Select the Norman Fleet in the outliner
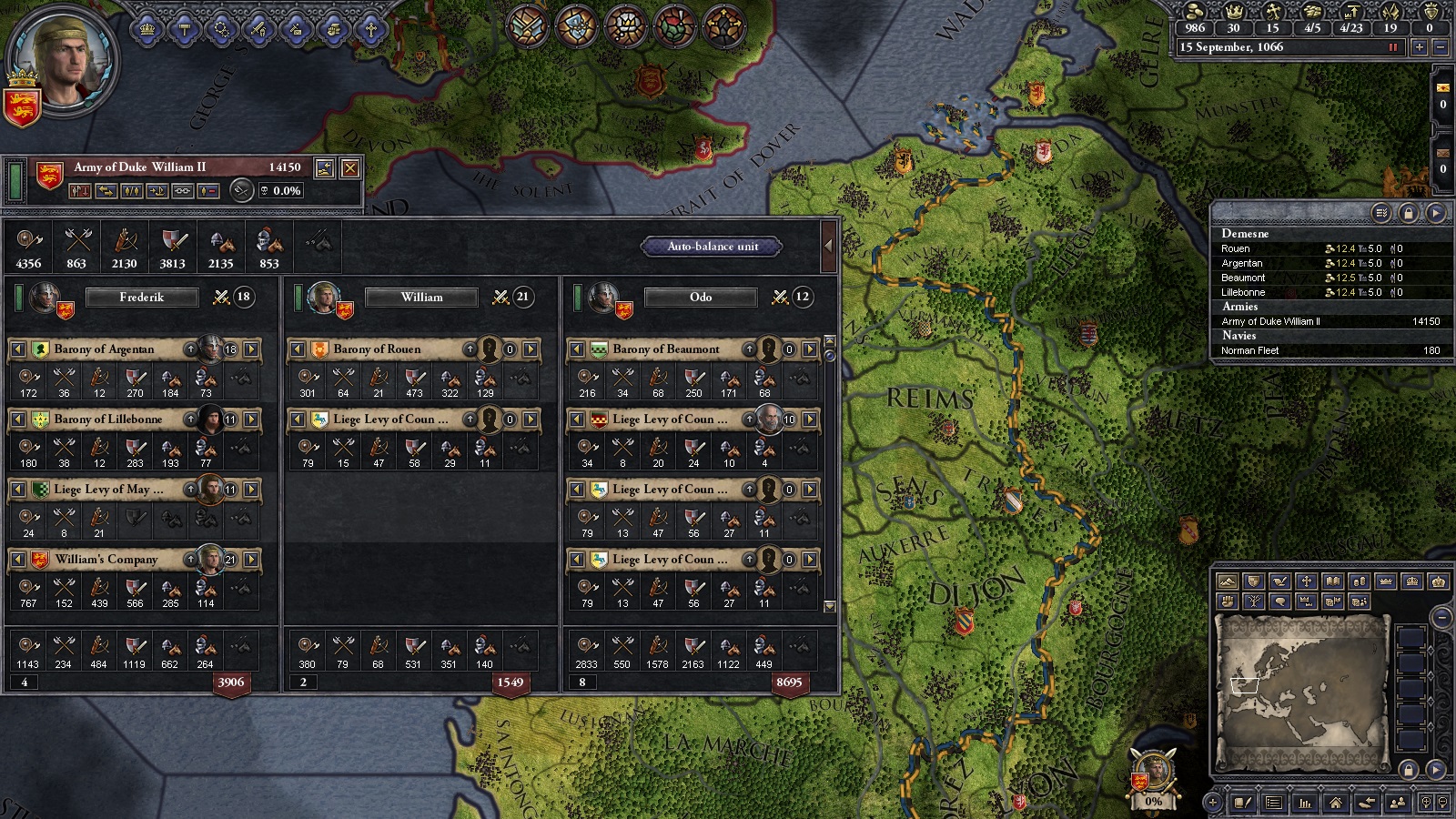This screenshot has height=819, width=1456. (1250, 350)
